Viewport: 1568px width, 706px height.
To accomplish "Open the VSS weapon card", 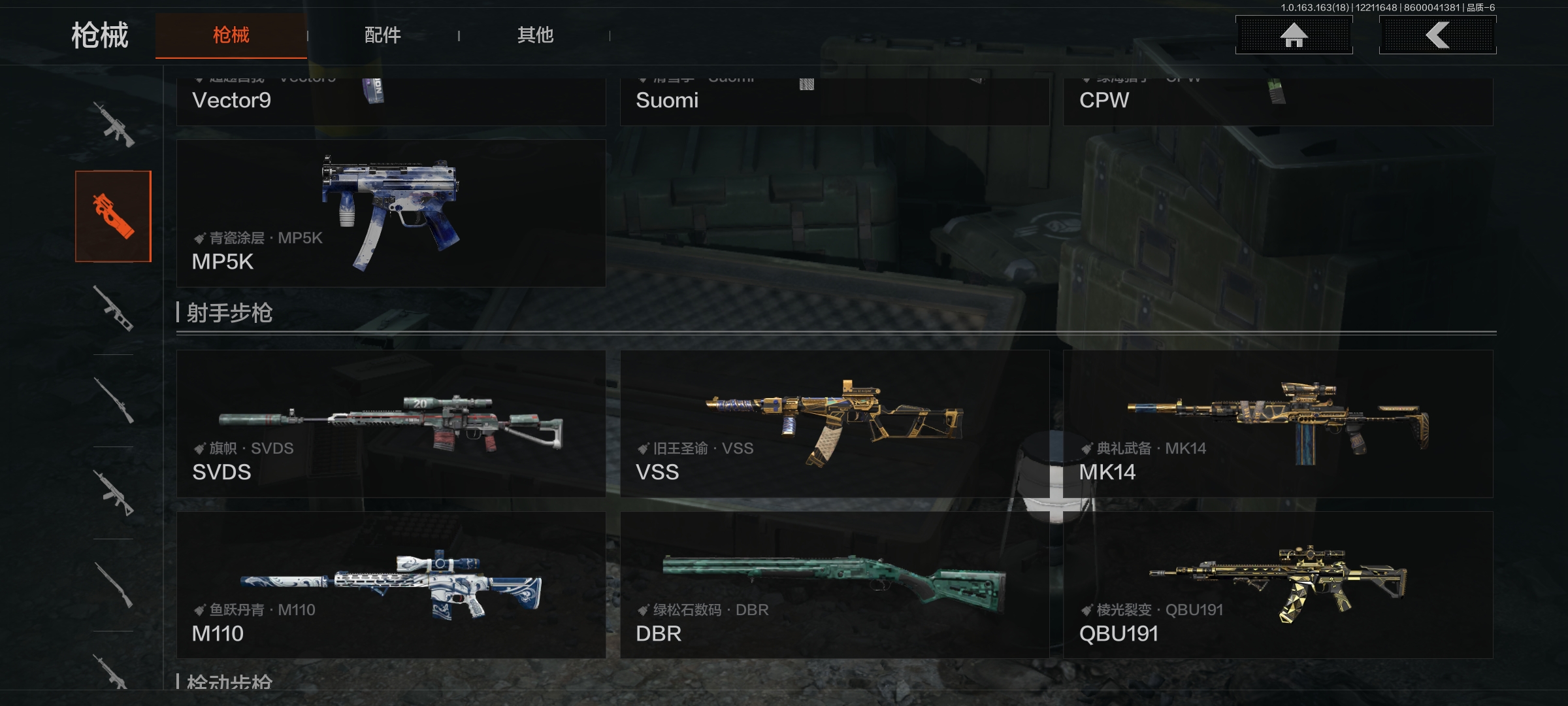I will [x=834, y=424].
